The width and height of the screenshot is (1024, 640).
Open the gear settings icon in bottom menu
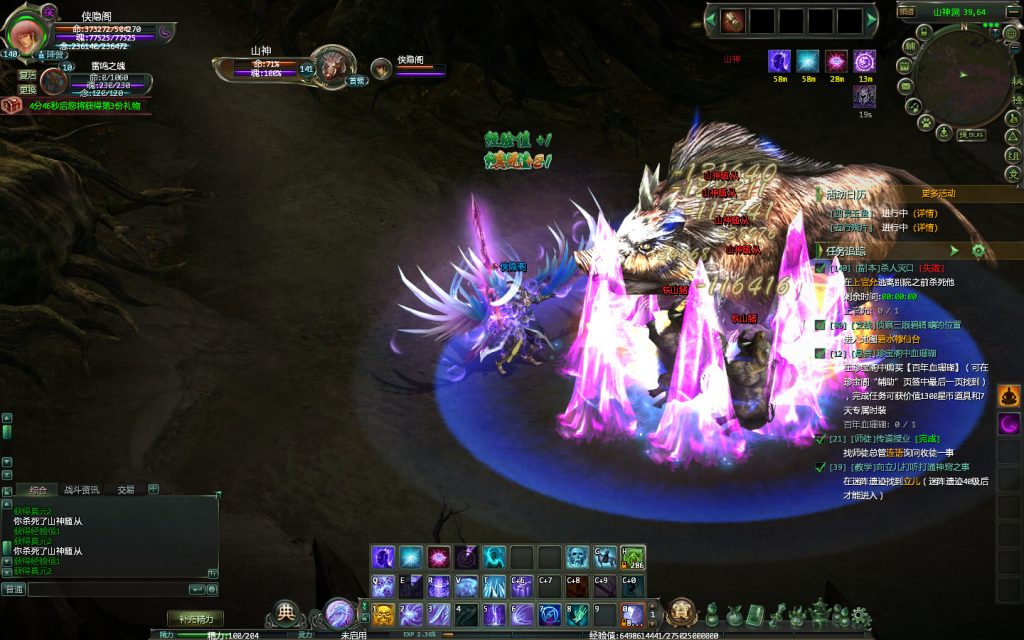pyautogui.click(x=860, y=617)
